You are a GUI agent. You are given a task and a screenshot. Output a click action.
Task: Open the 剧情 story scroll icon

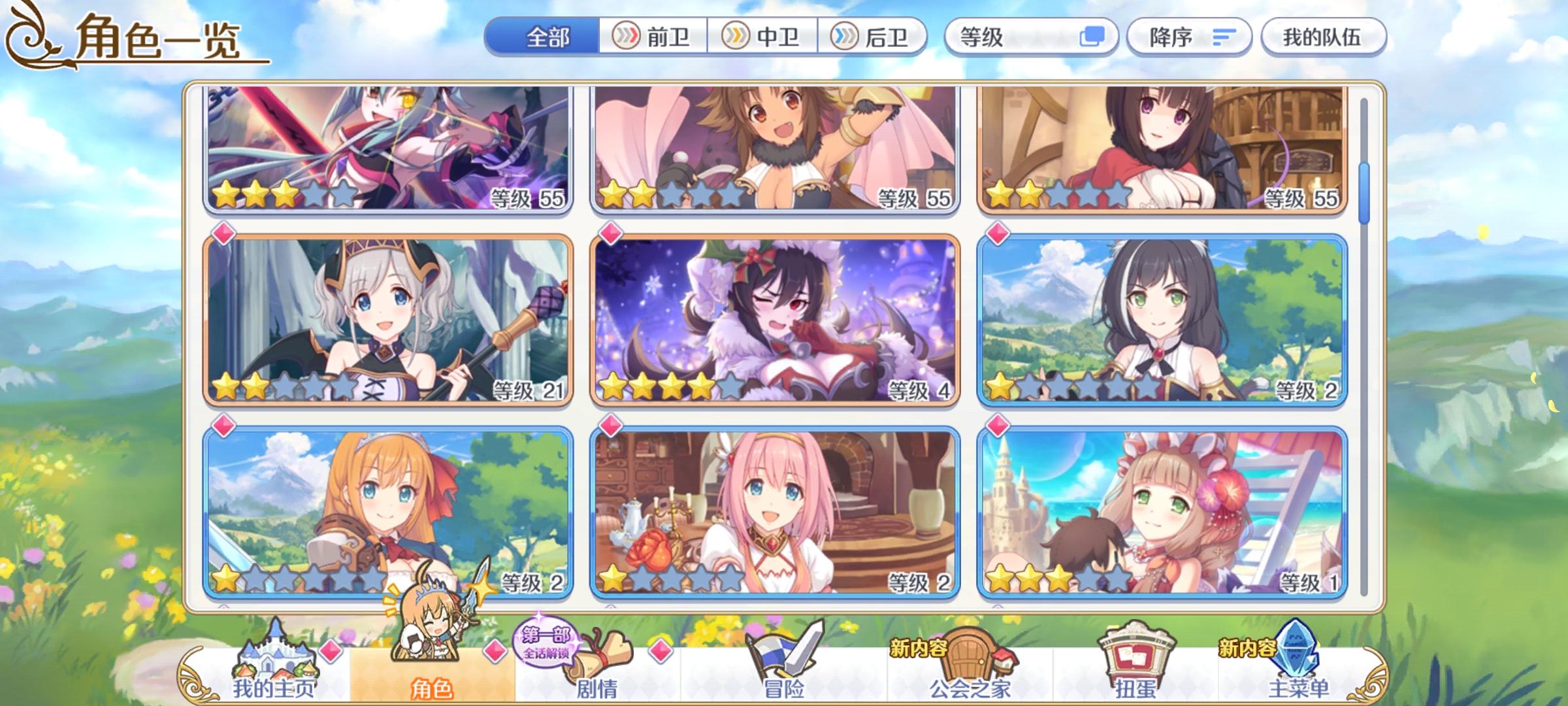[595, 657]
